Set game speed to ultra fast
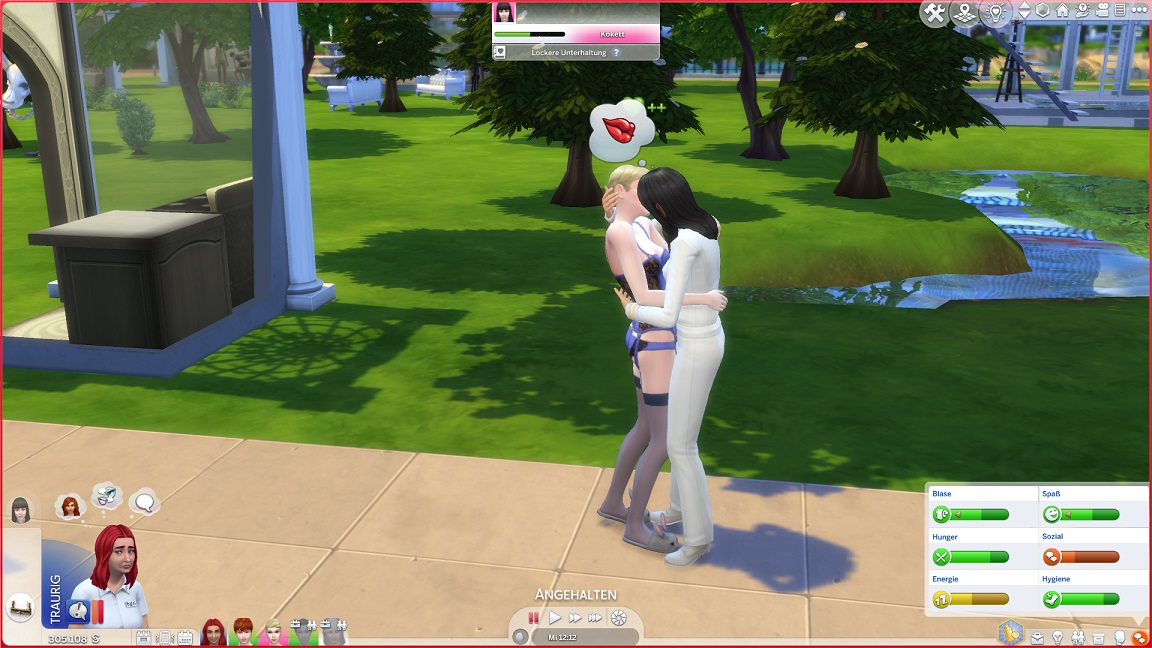The width and height of the screenshot is (1152, 648). coord(595,618)
